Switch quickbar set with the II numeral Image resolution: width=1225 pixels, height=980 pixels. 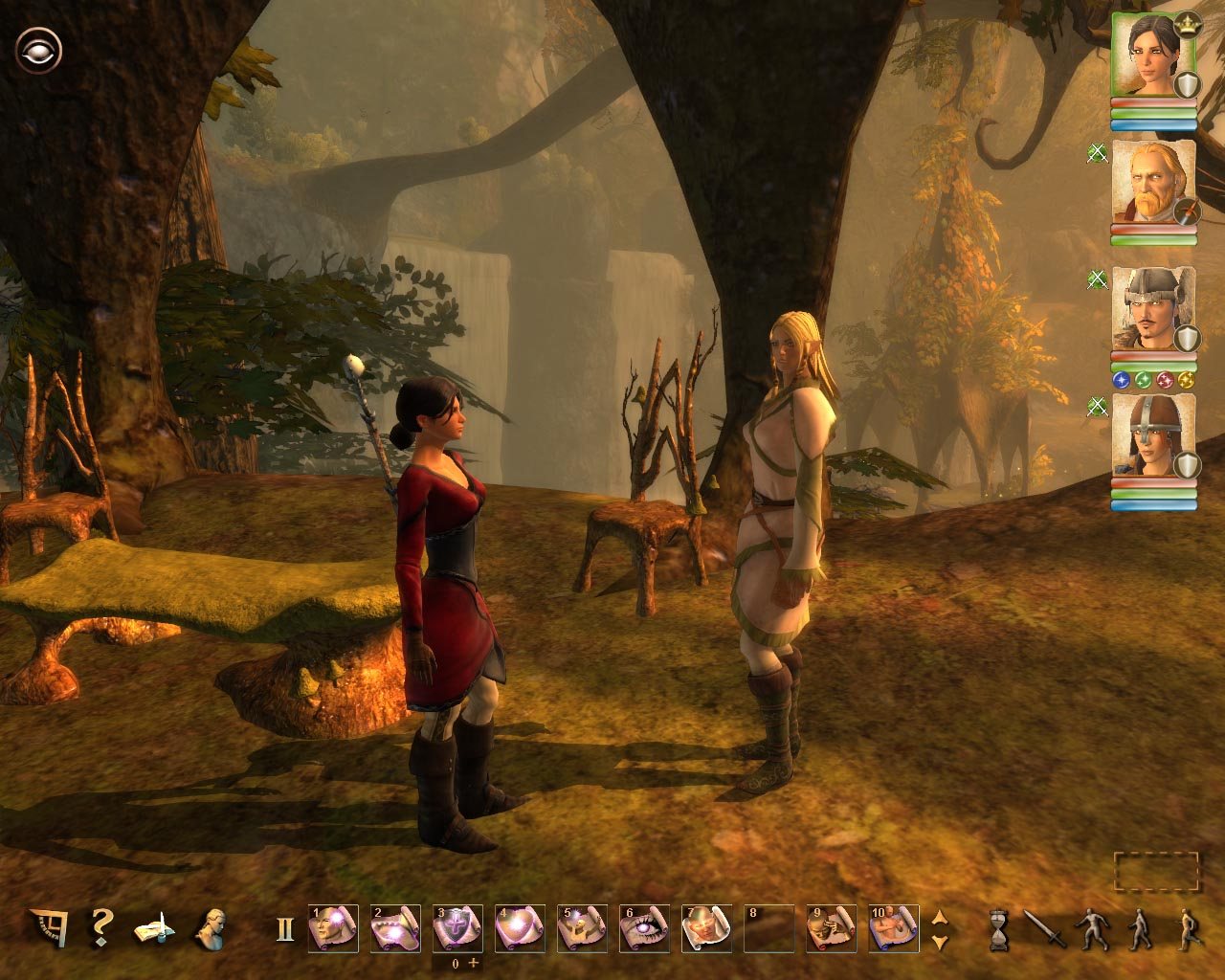pyautogui.click(x=284, y=929)
